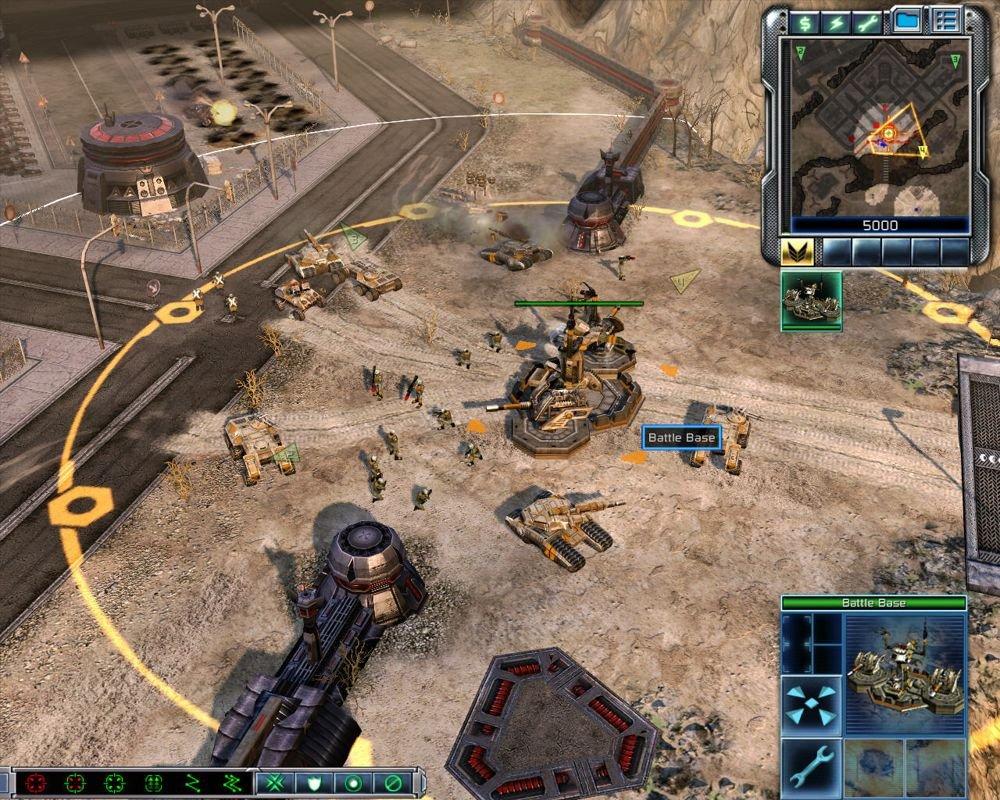
Task: Choose the green upward arrows formation icon
Action: pyautogui.click(x=153, y=783)
